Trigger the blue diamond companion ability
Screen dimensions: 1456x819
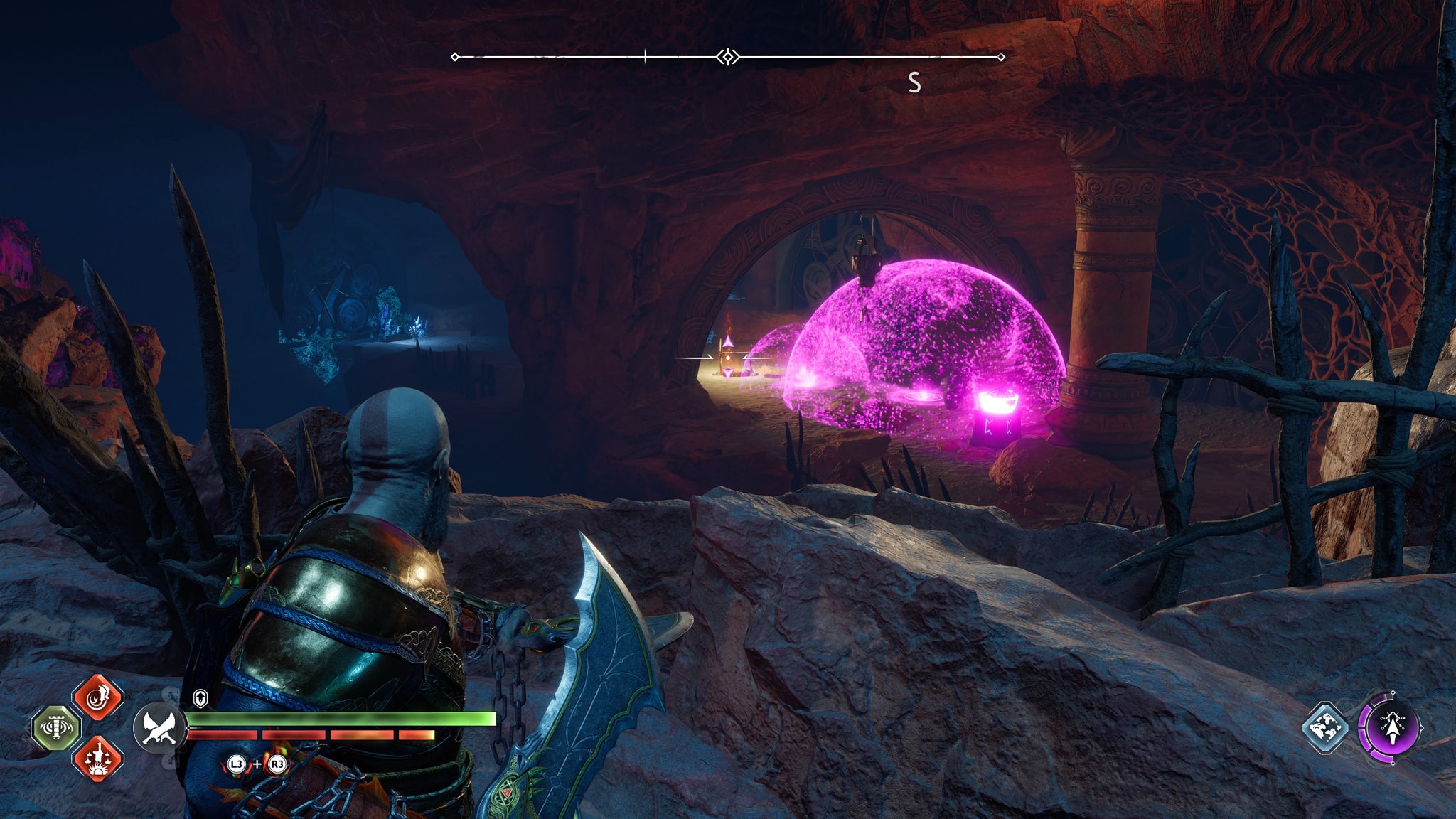1326,728
